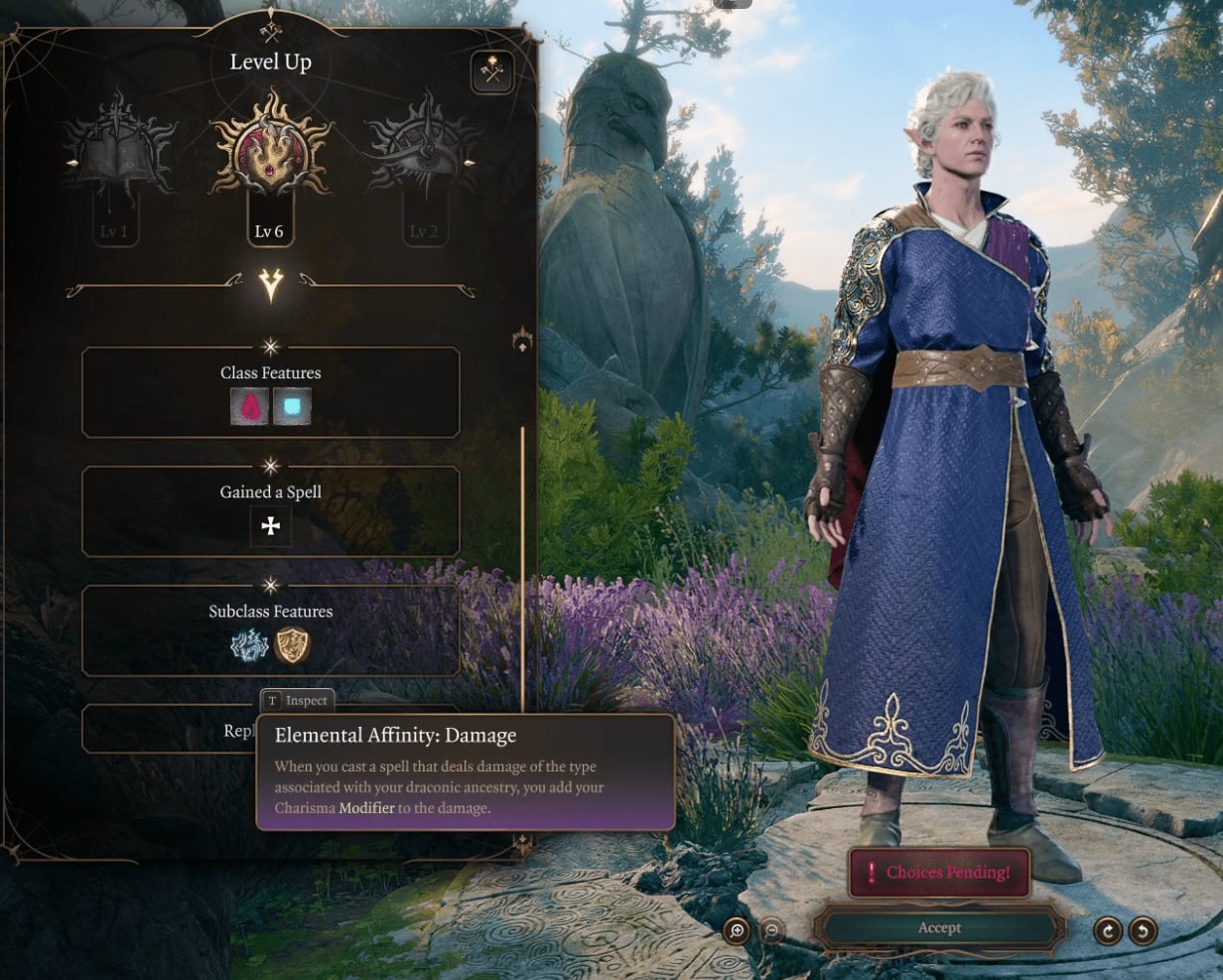Rotate character clockwise with the right arrow button
This screenshot has width=1223, height=980.
pyautogui.click(x=1108, y=930)
